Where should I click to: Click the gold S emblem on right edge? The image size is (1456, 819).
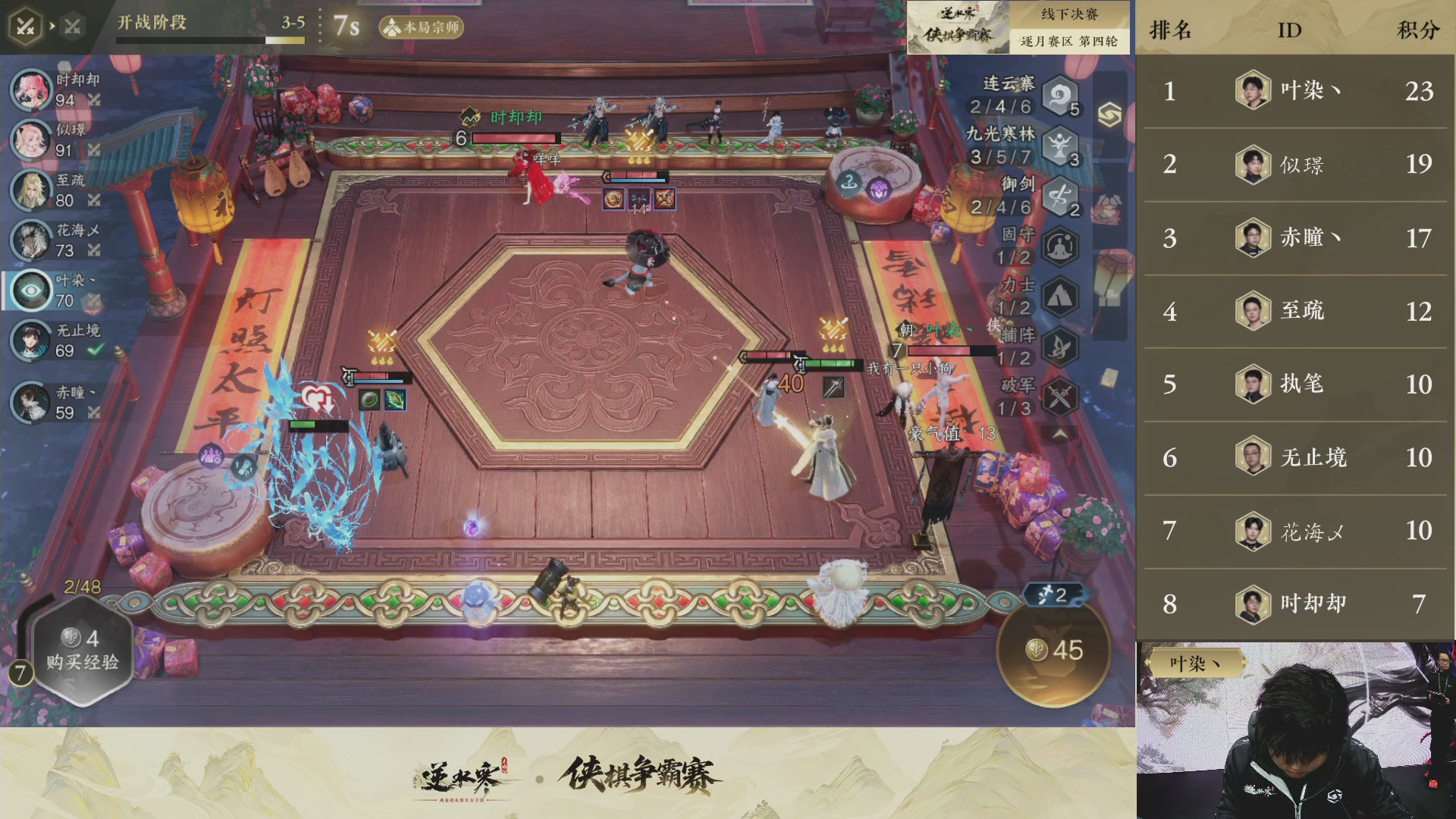[1110, 115]
